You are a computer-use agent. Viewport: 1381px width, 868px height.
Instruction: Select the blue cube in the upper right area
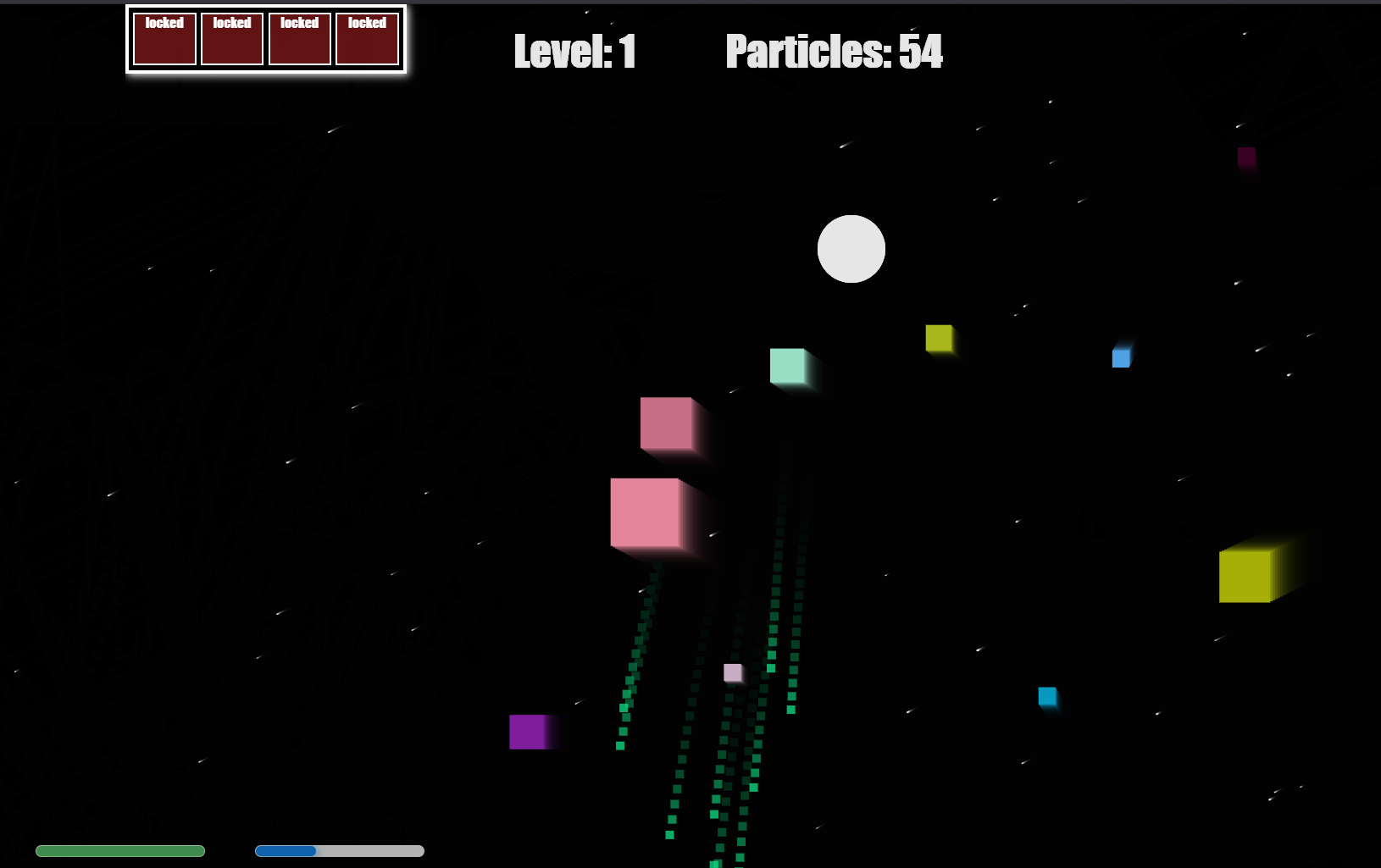click(x=1122, y=357)
